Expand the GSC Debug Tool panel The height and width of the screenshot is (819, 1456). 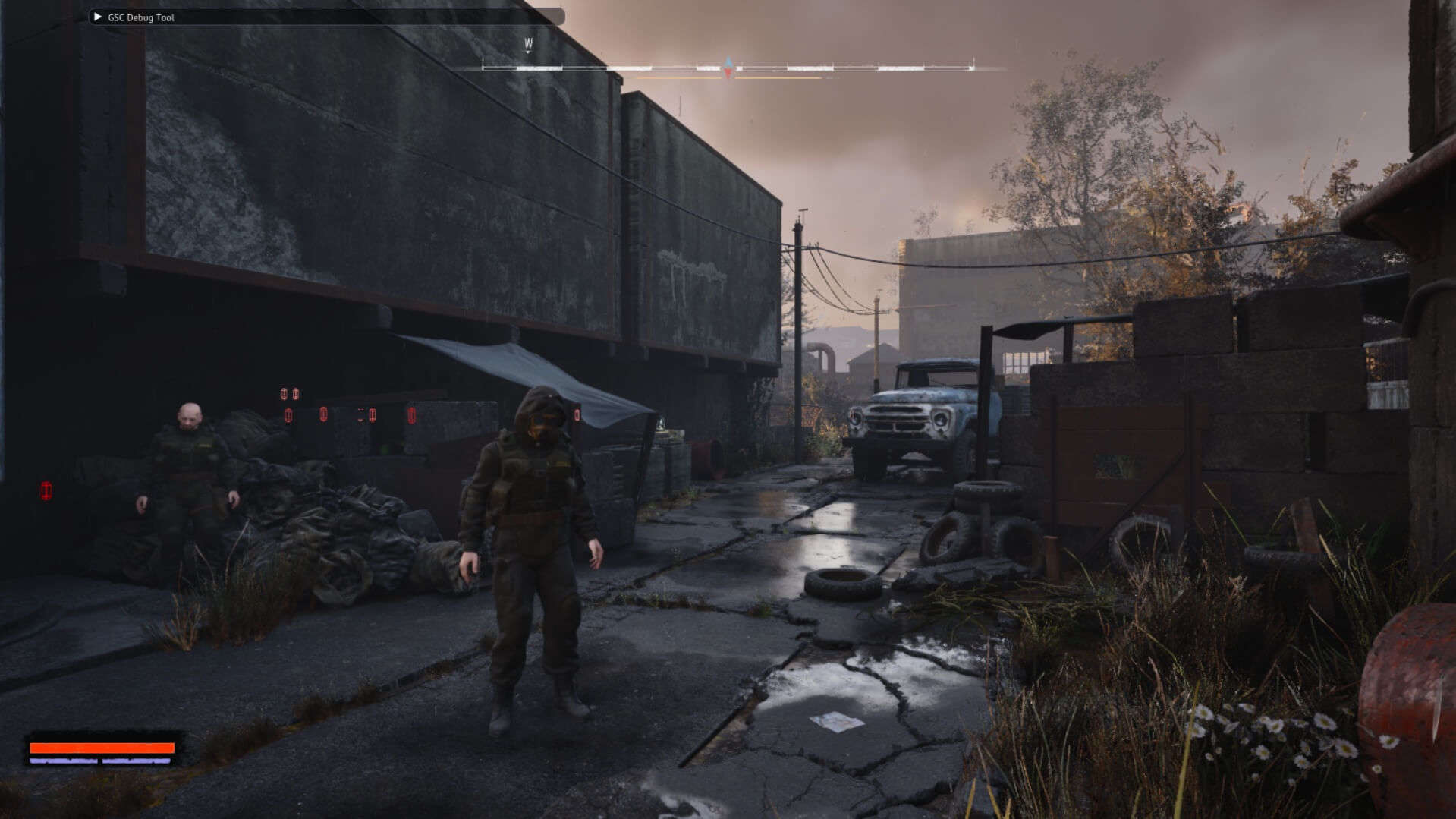98,17
